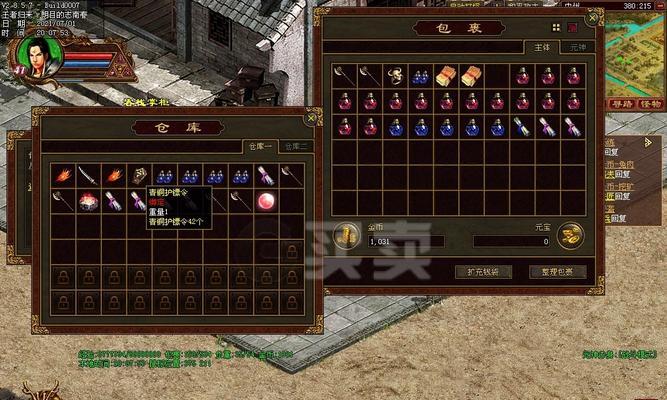Viewport: 667px width, 400px height.
Task: Click the 寻路 pathfinding button
Action: tap(621, 104)
